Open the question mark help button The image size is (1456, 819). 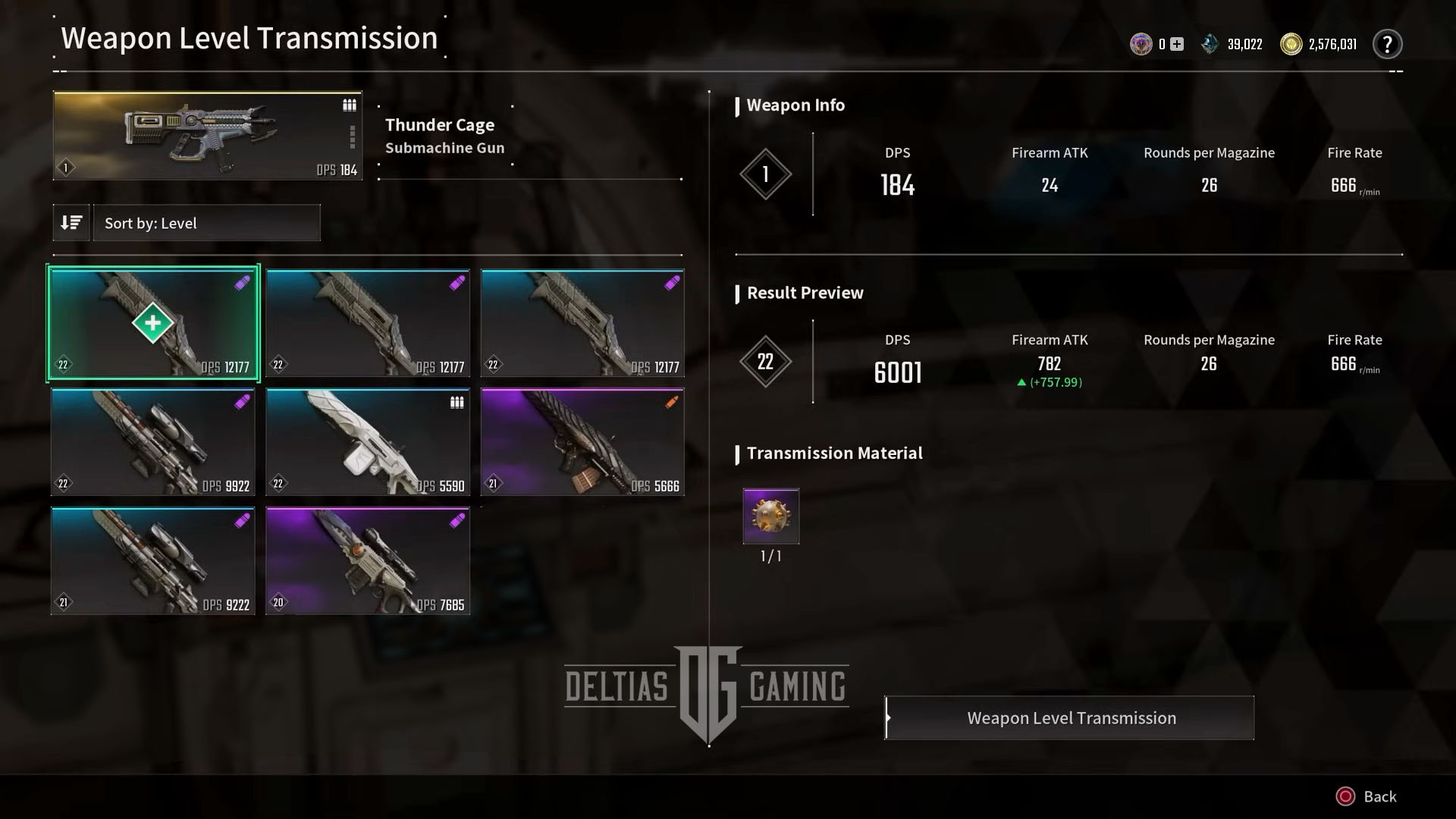click(1387, 45)
